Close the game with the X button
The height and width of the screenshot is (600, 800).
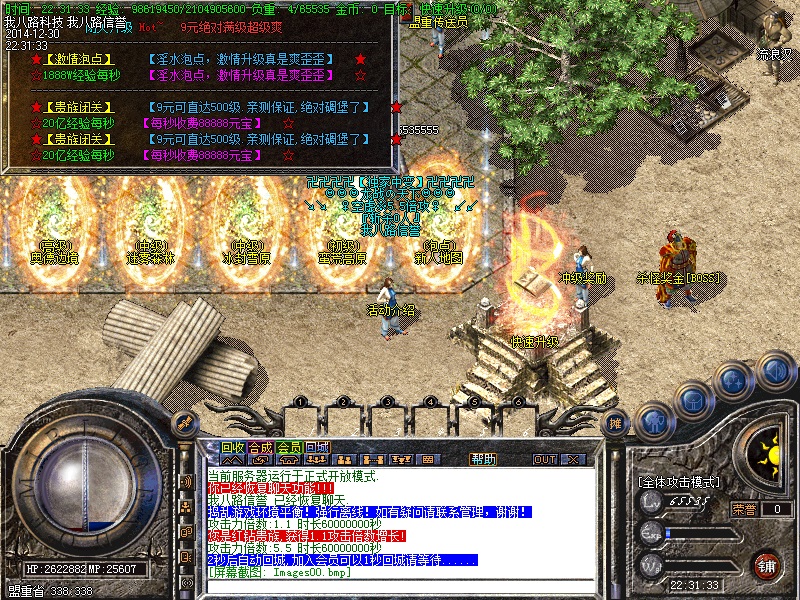[x=573, y=460]
